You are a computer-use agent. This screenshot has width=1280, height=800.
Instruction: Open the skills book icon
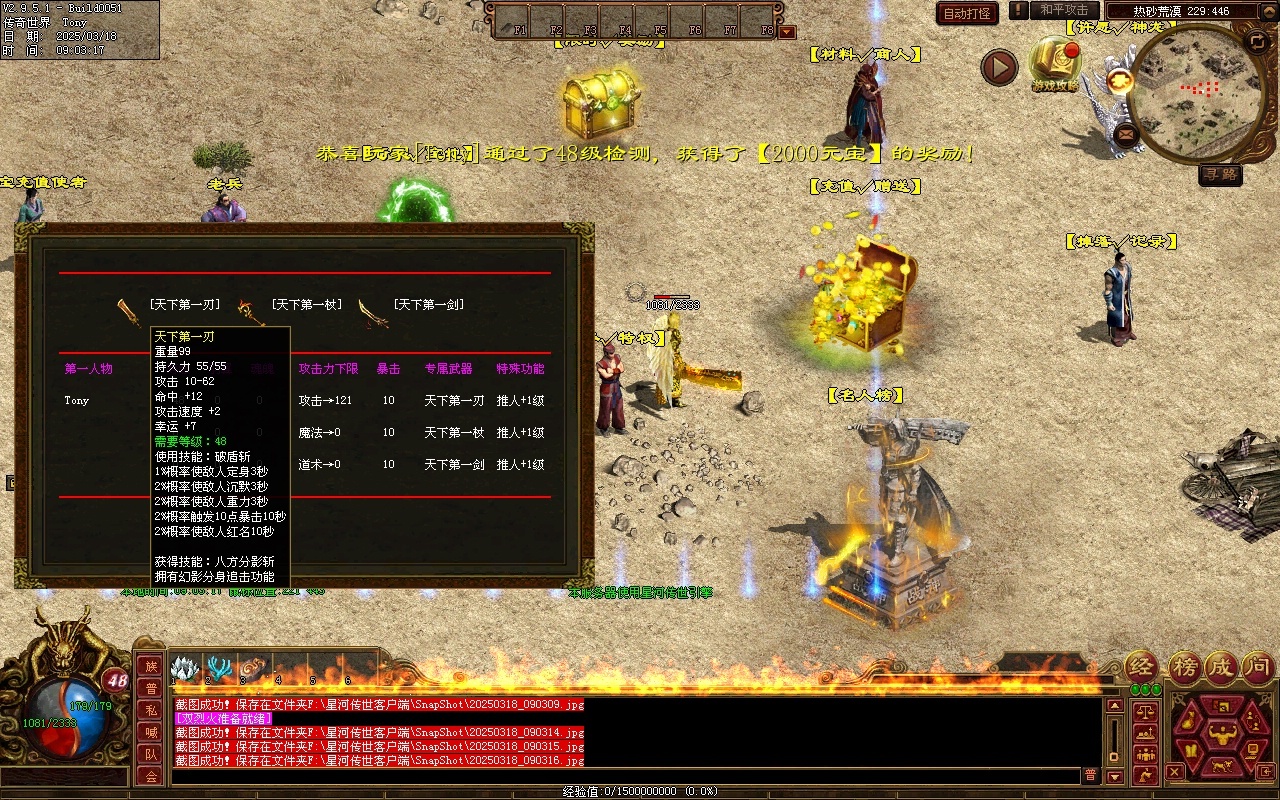click(x=1190, y=749)
